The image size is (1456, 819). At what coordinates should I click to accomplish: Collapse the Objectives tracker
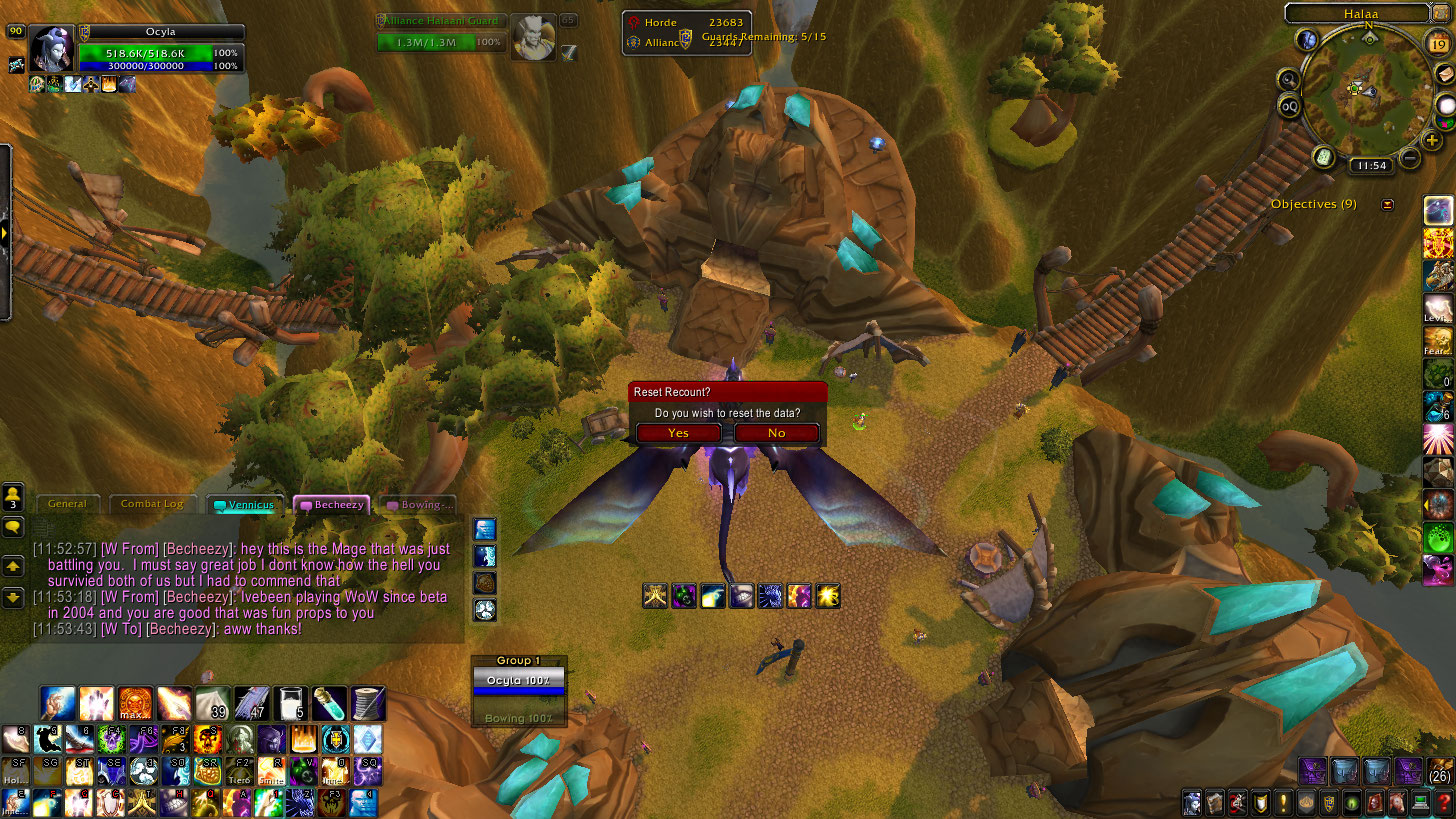1387,205
